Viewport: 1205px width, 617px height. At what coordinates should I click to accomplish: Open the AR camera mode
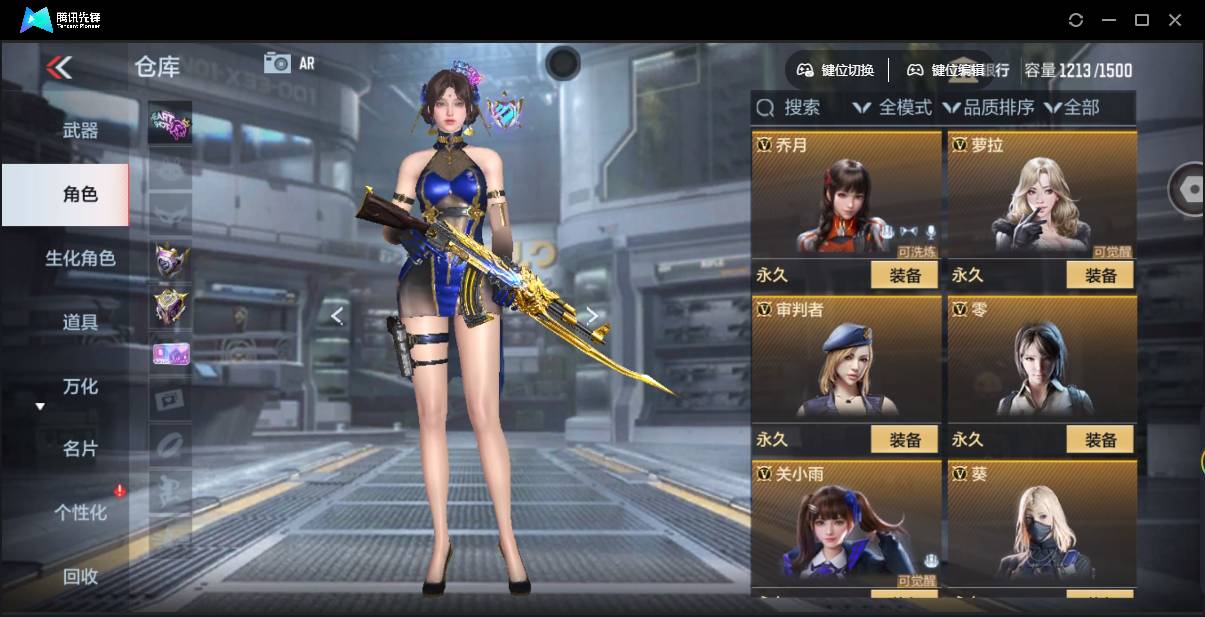(289, 63)
